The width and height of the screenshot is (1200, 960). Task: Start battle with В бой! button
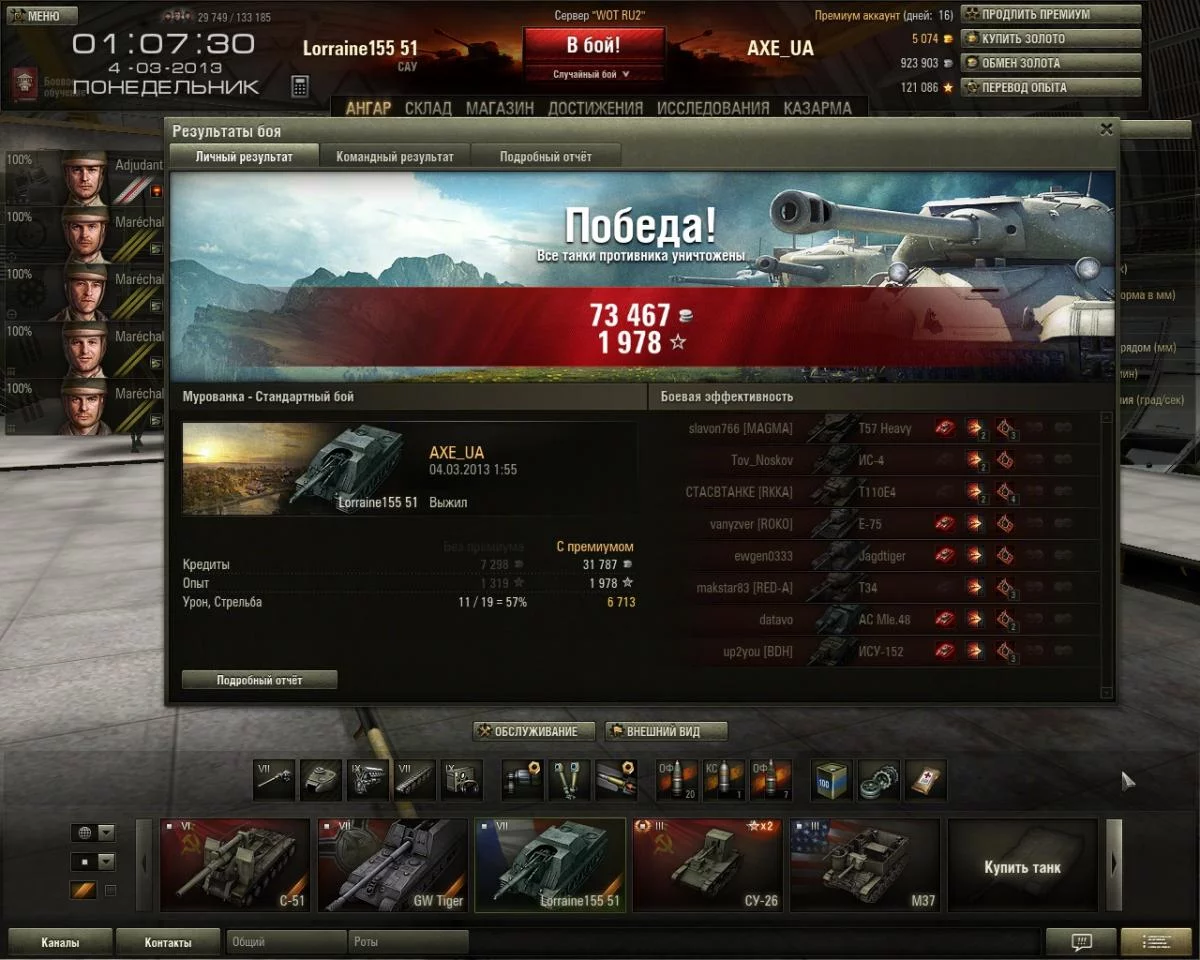coord(594,46)
